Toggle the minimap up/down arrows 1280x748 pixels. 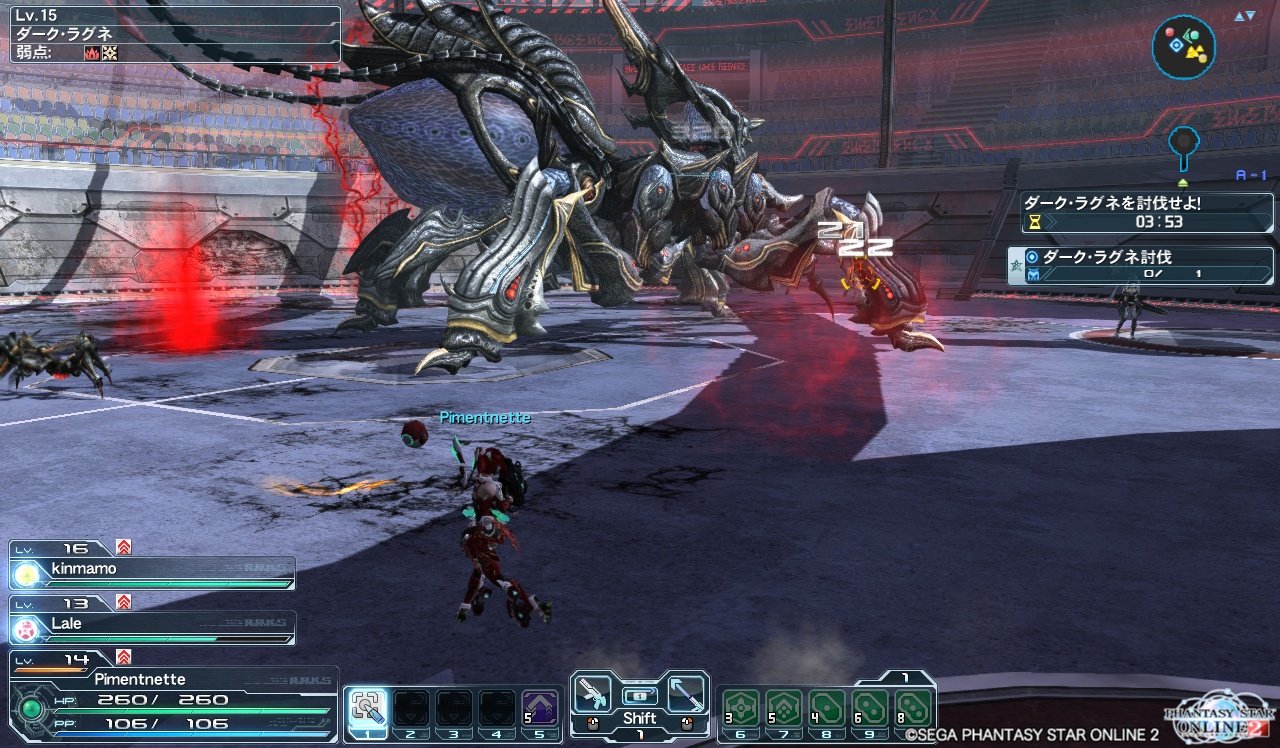(x=1244, y=16)
